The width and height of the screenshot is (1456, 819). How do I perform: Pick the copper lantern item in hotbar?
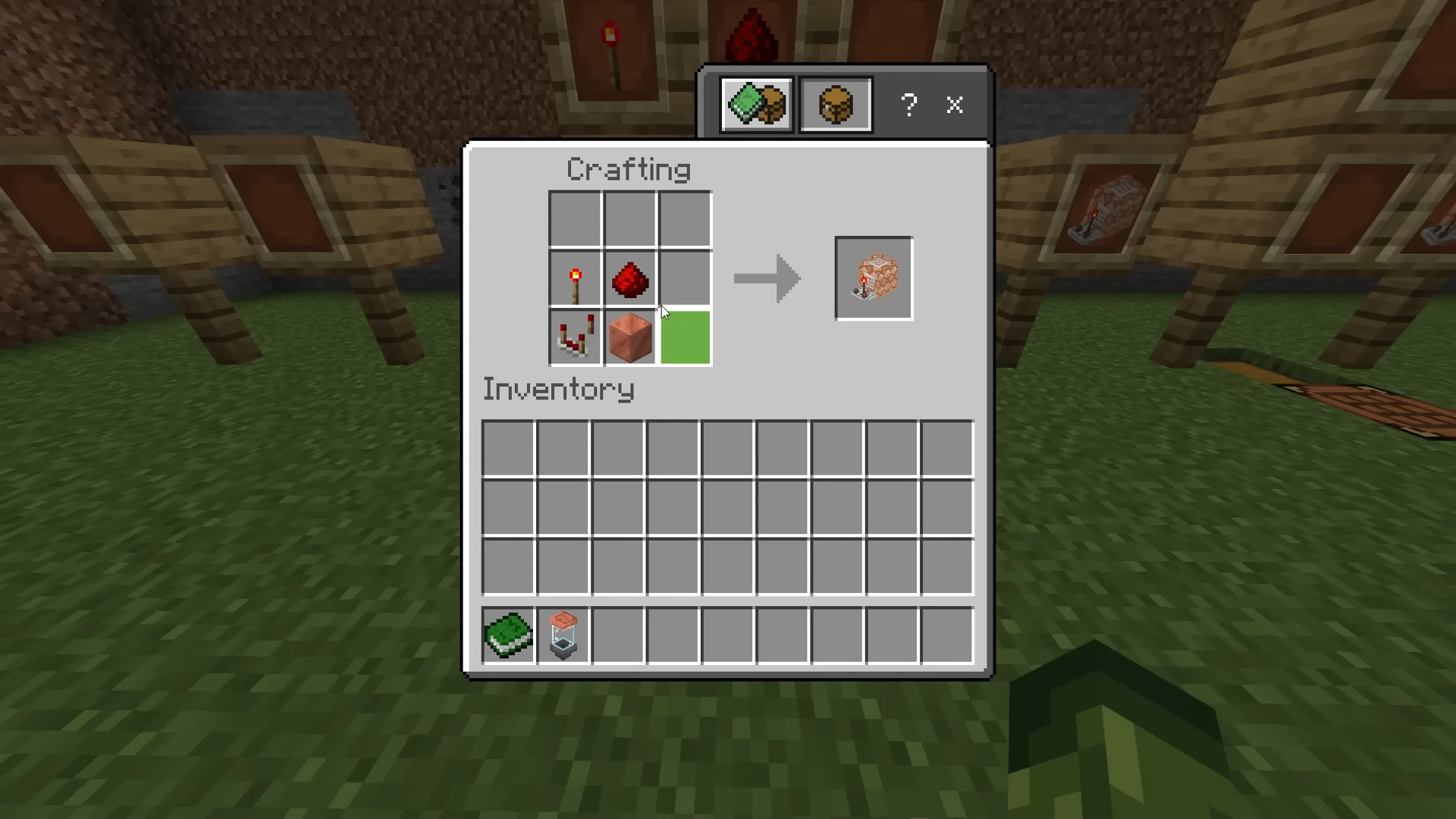coord(563,635)
